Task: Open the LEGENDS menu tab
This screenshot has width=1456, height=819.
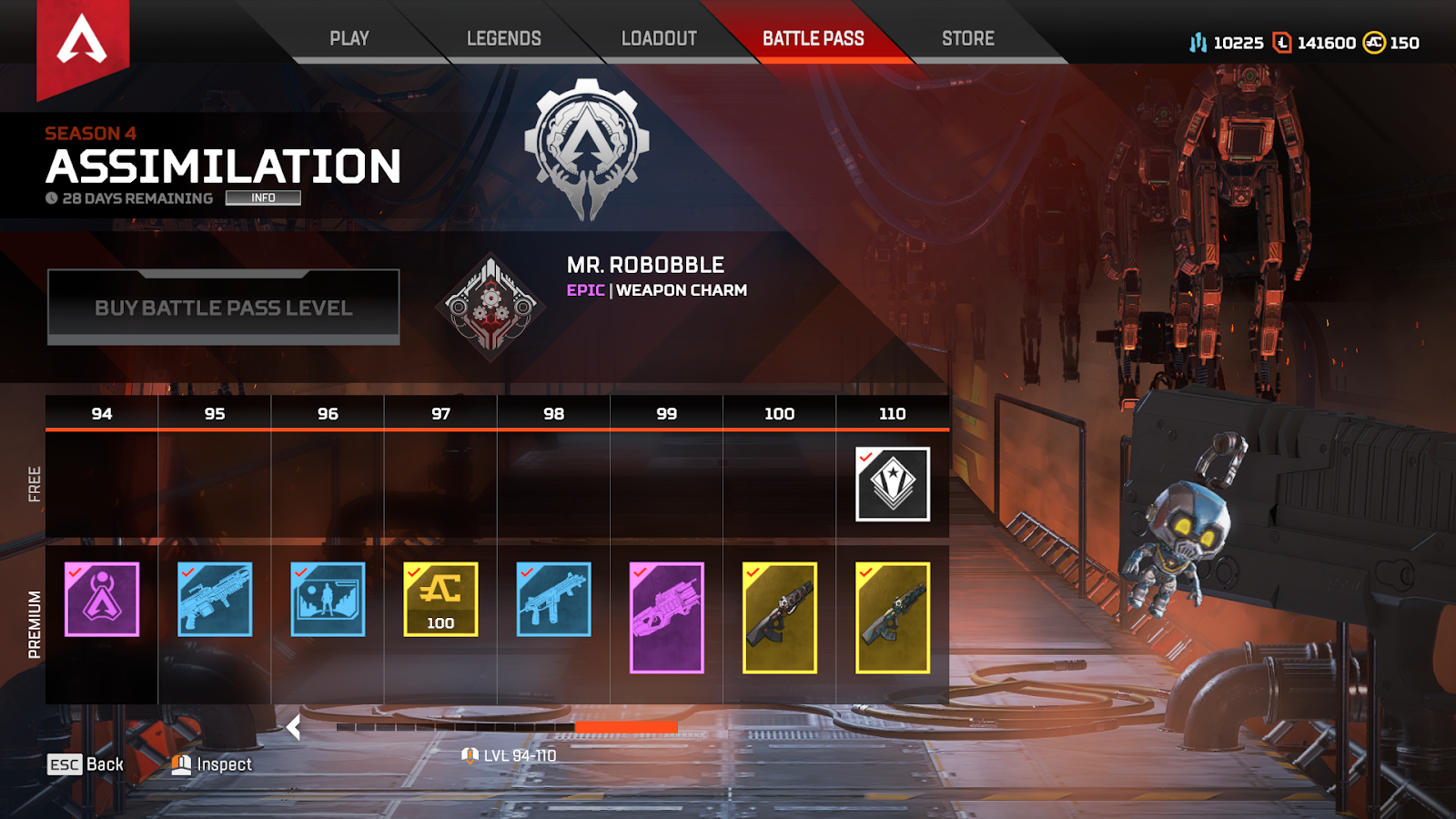Action: [503, 38]
